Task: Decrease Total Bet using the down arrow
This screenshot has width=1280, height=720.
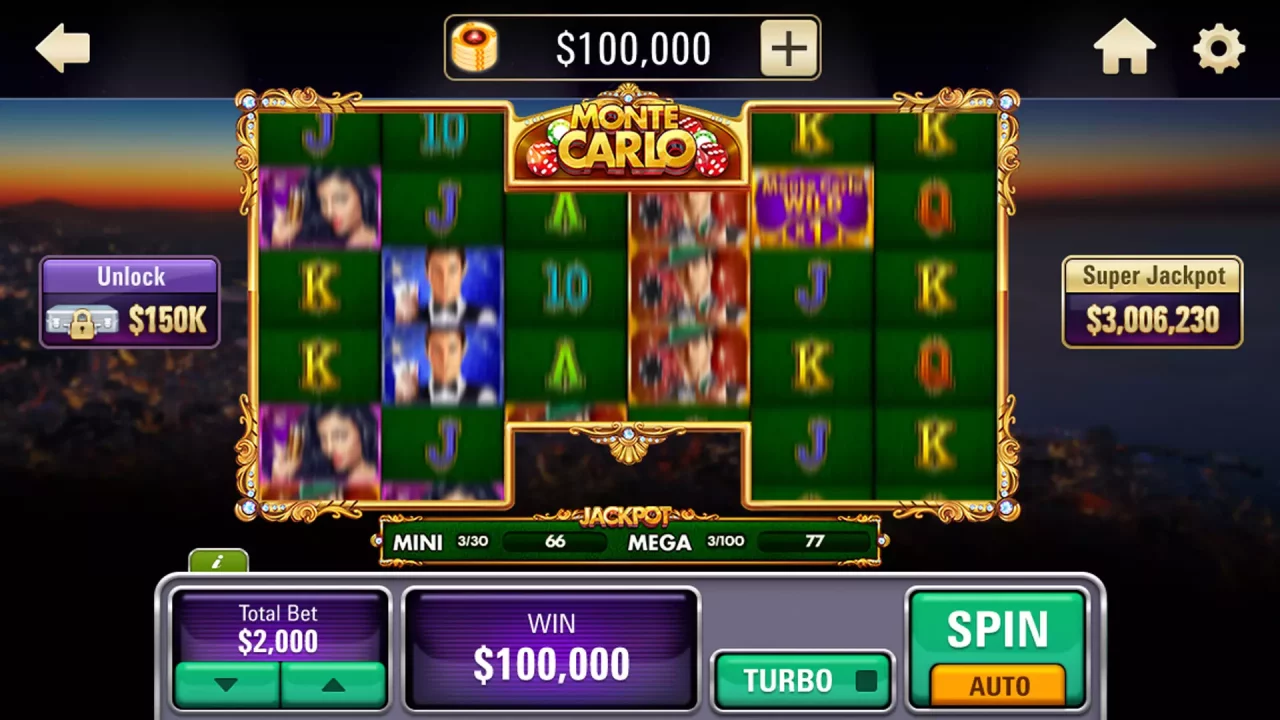Action: pos(227,684)
